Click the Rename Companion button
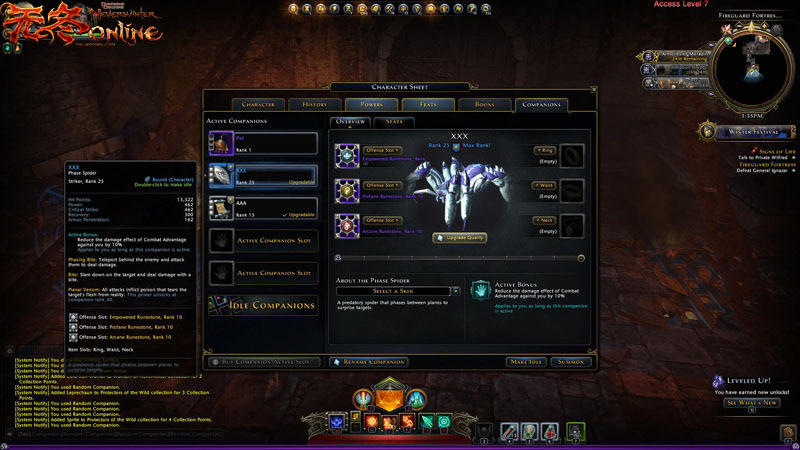The height and width of the screenshot is (450, 800). pyautogui.click(x=368, y=361)
